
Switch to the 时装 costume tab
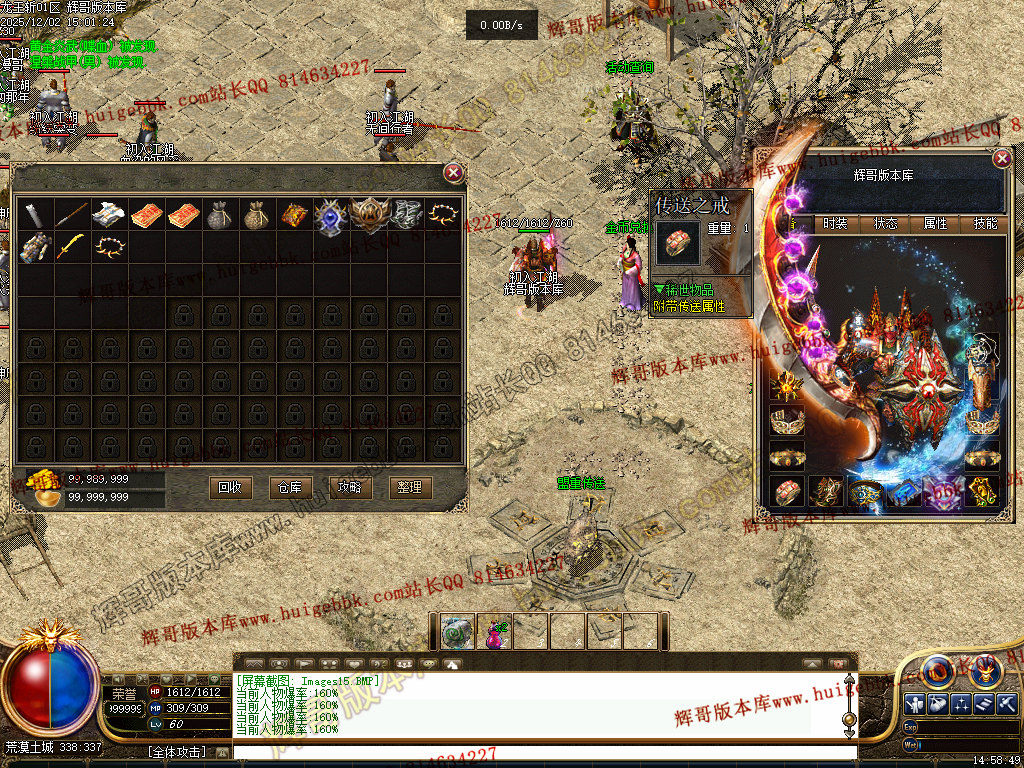point(835,224)
